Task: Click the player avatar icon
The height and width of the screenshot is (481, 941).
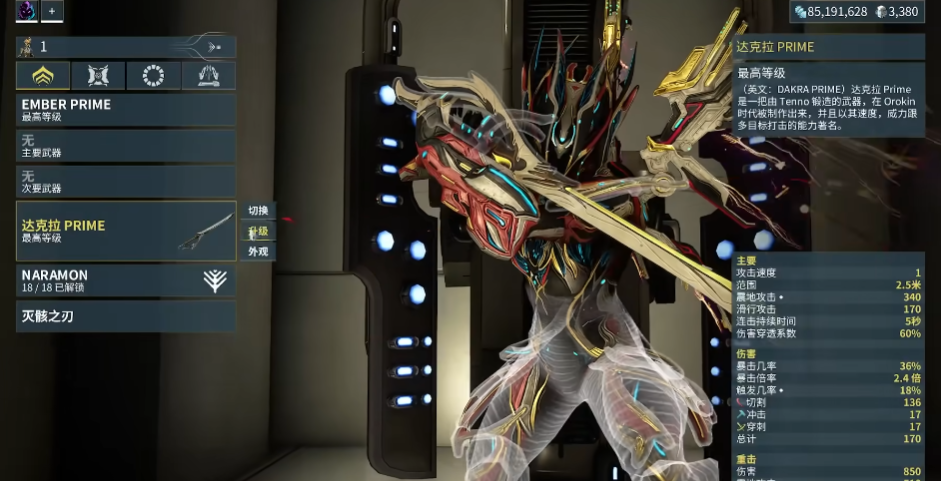Action: coord(27,11)
